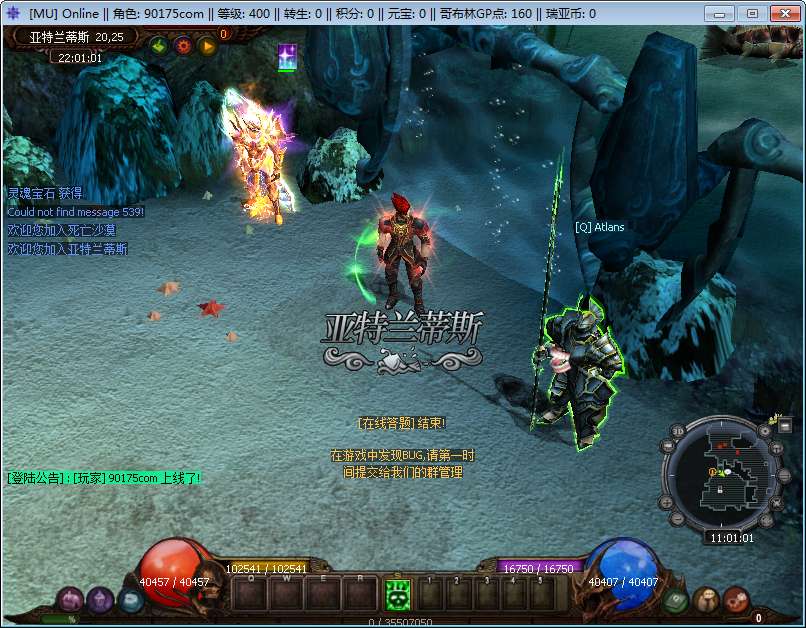This screenshot has width=806, height=628.
Task: Toggle the minimap 3D view button
Action: click(677, 432)
